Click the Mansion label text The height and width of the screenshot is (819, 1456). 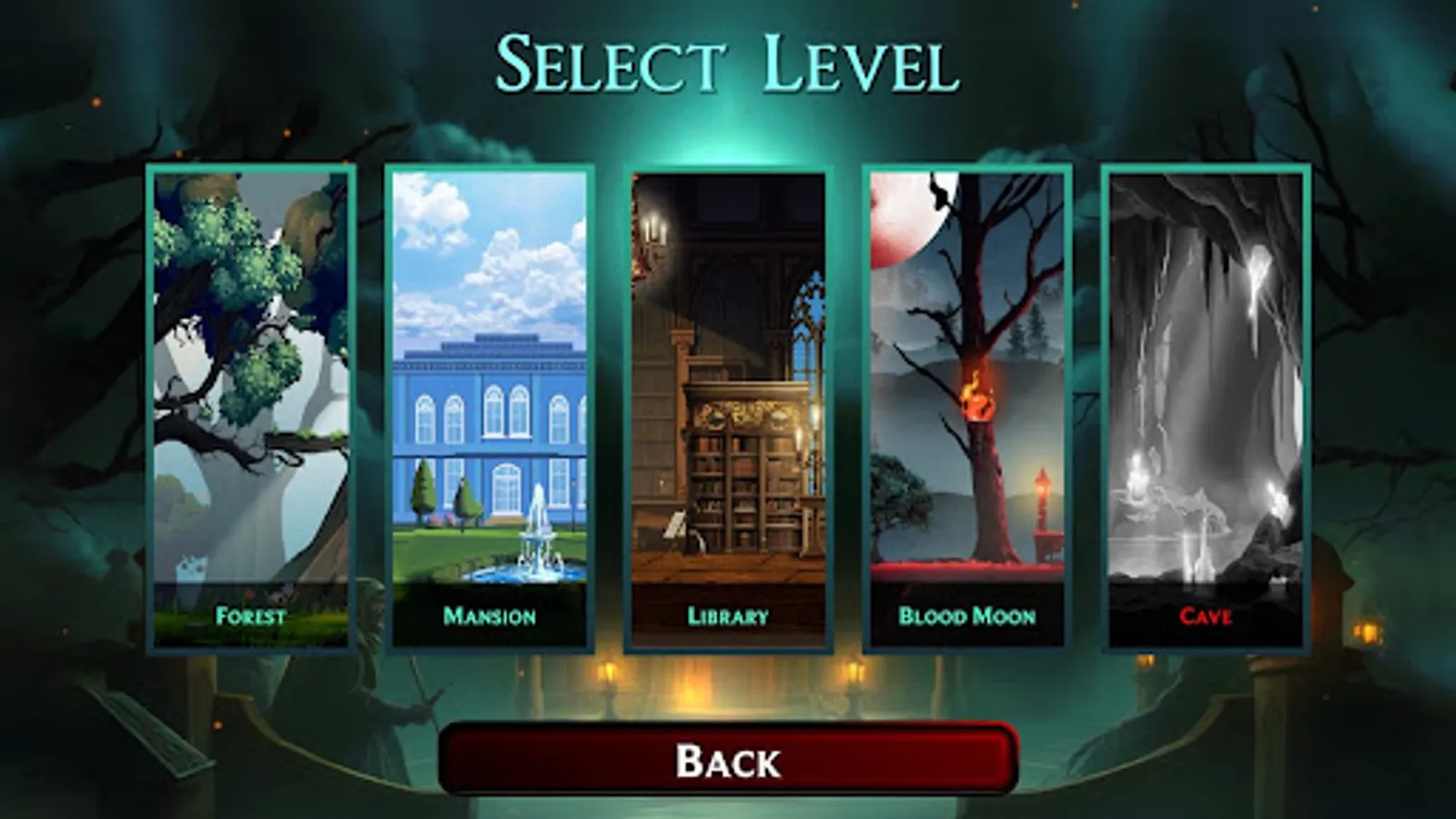(x=489, y=616)
